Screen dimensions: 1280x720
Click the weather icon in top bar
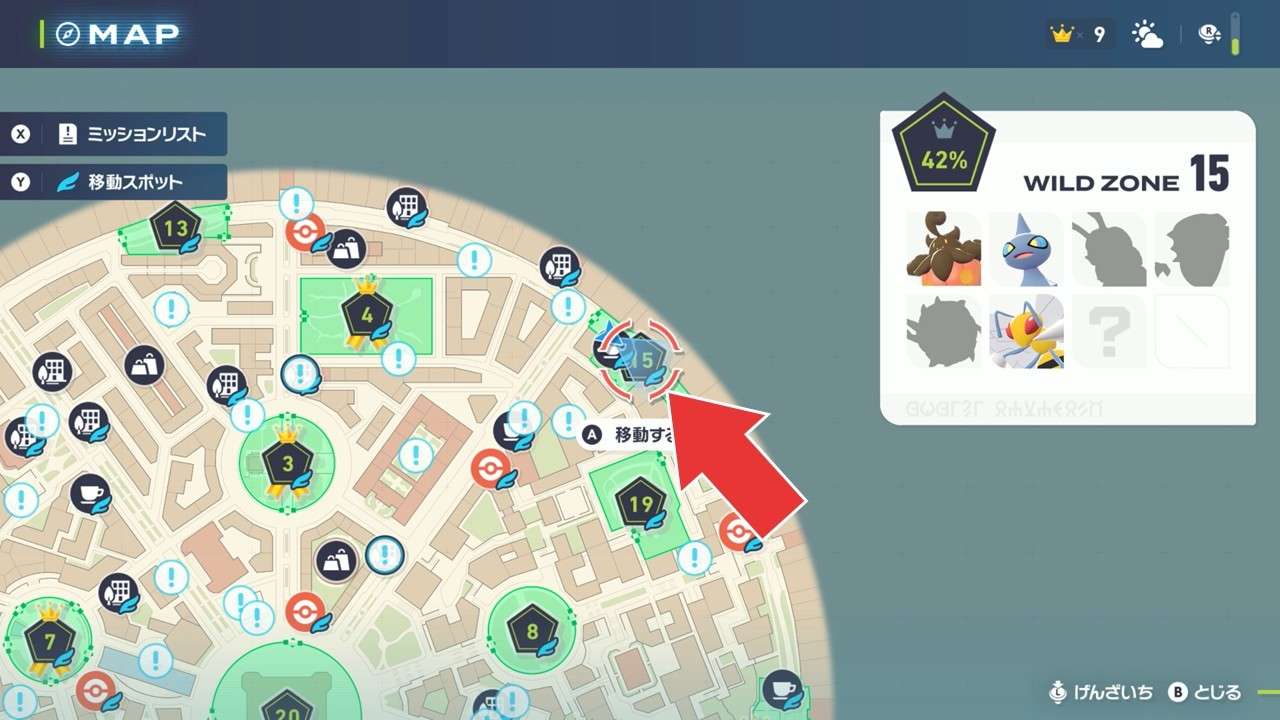pos(1147,35)
